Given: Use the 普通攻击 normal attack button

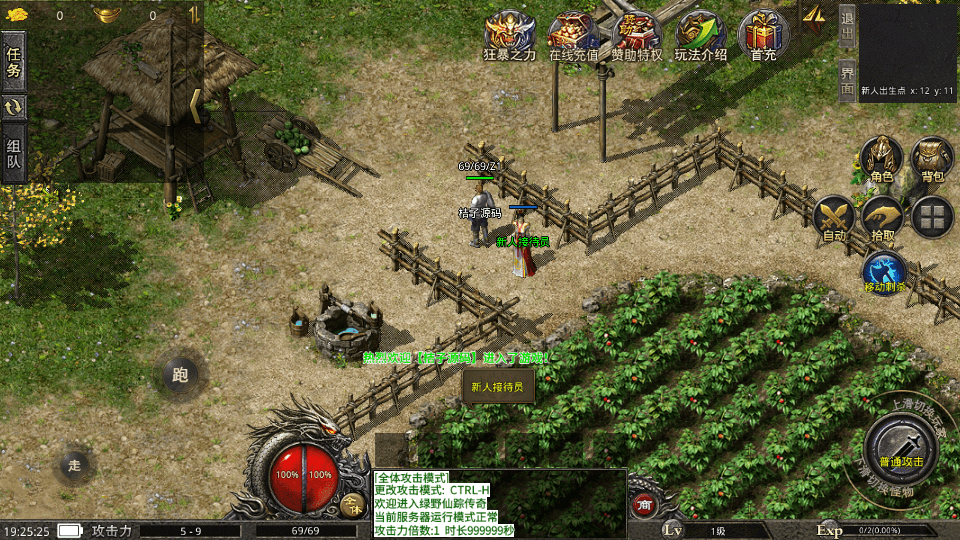Looking at the screenshot, I should [900, 444].
